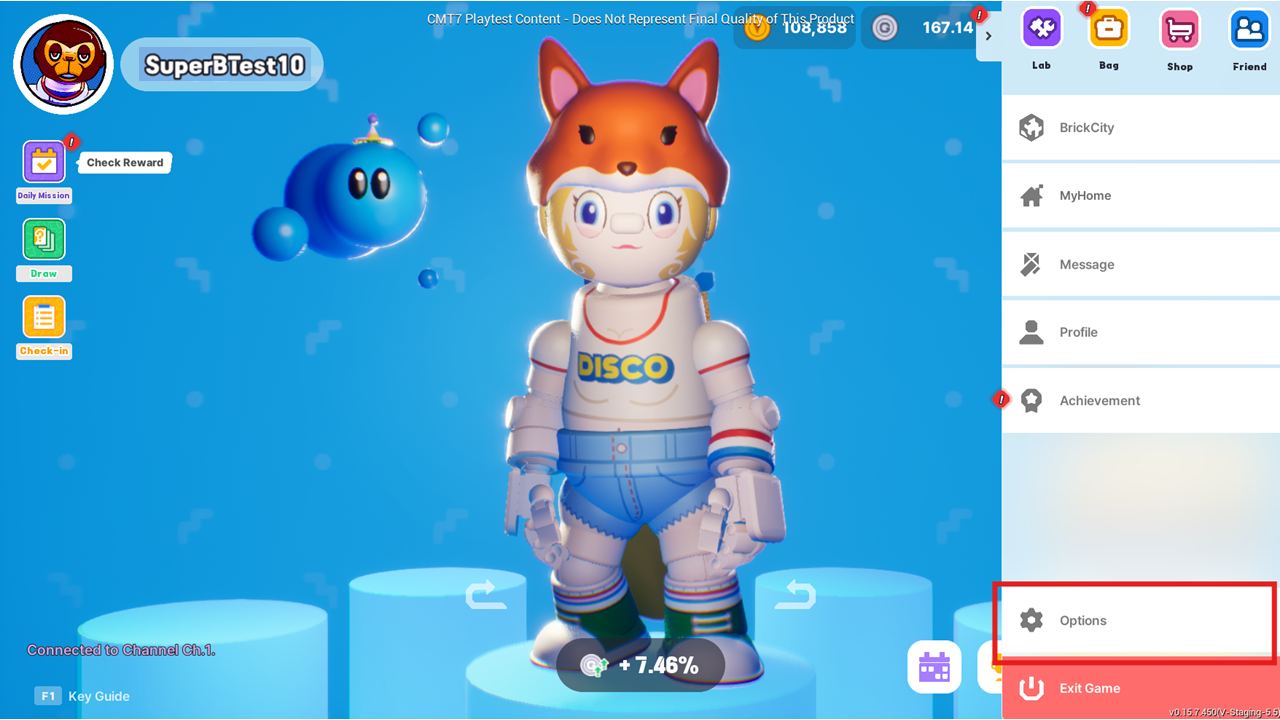Click the monkey player avatar
Viewport: 1280px width, 720px height.
coord(63,64)
